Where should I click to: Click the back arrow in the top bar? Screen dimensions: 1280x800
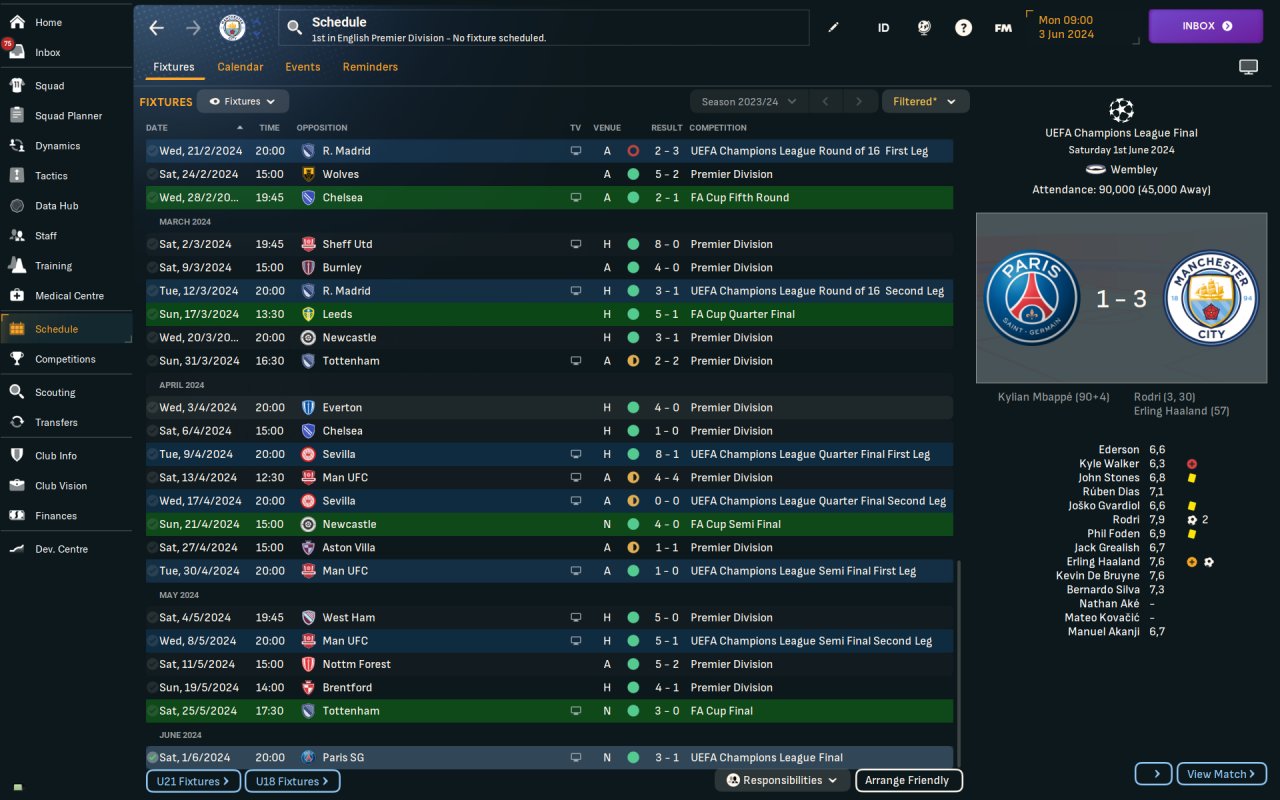[x=156, y=28]
